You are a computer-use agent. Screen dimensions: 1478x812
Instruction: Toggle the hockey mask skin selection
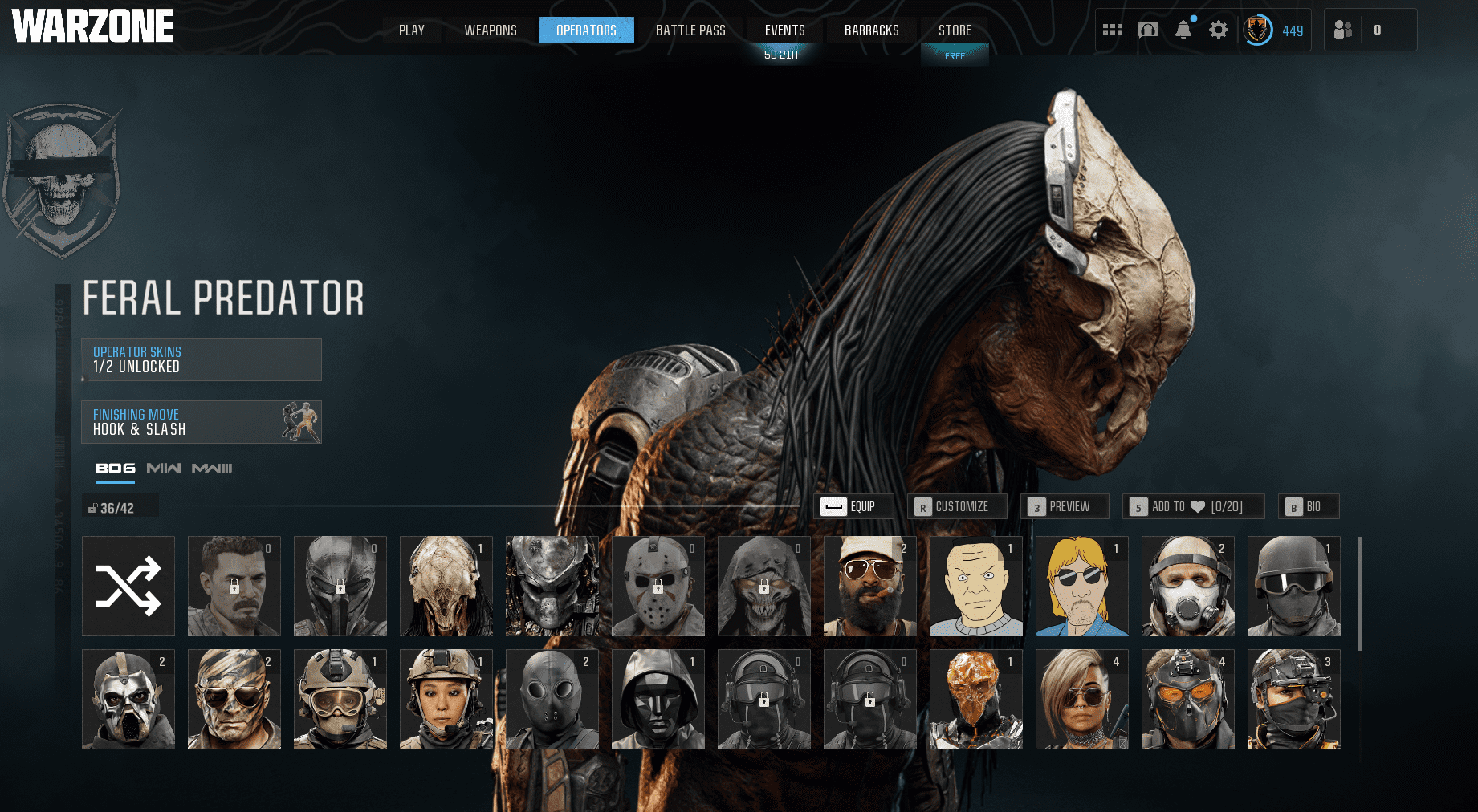pos(658,586)
